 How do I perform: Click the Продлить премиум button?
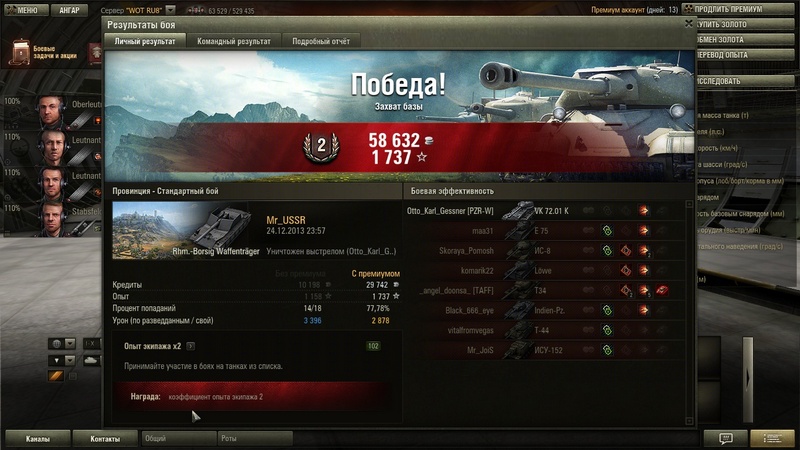[x=745, y=10]
